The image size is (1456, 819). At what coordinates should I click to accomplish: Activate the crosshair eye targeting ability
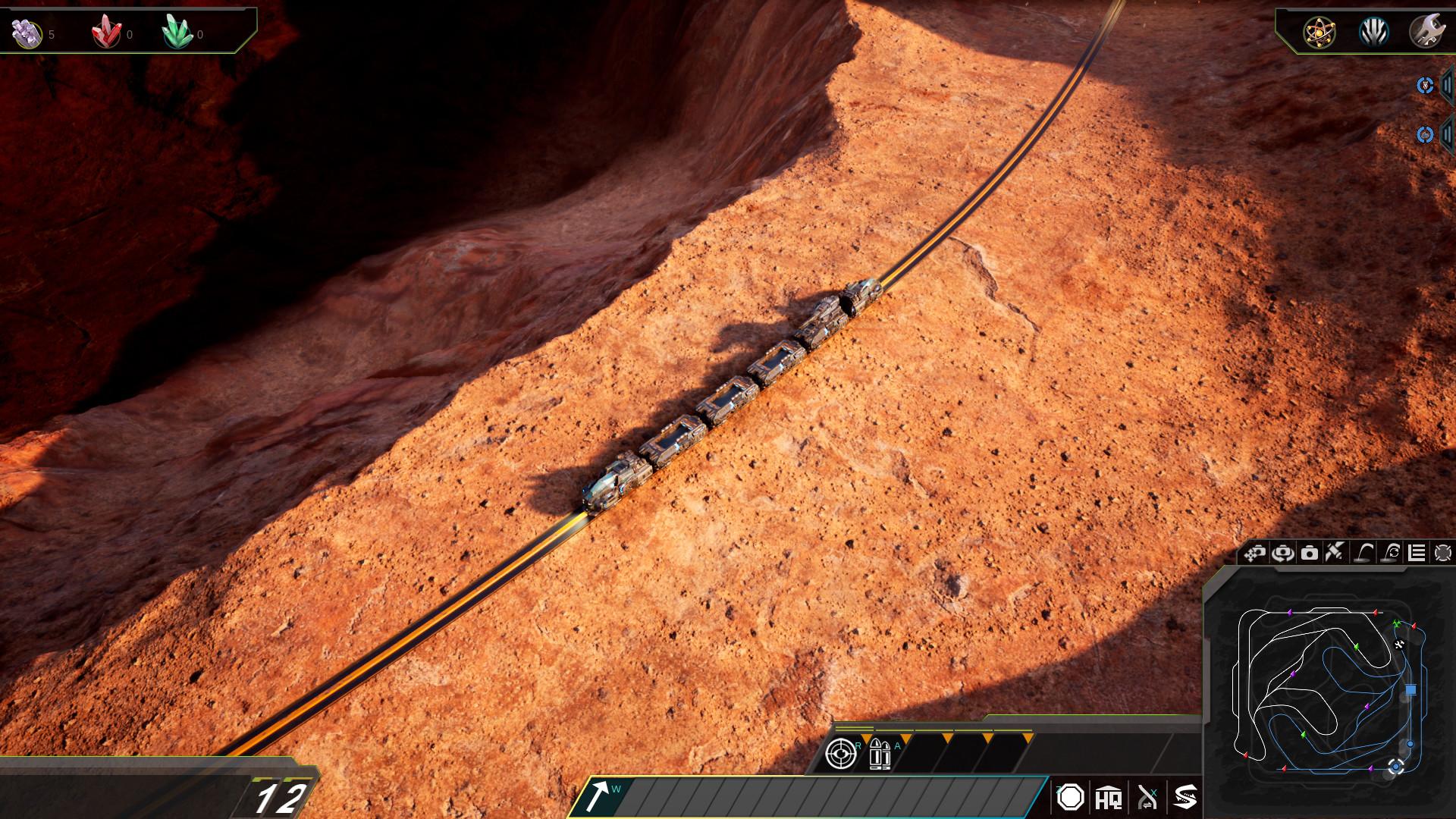(840, 754)
